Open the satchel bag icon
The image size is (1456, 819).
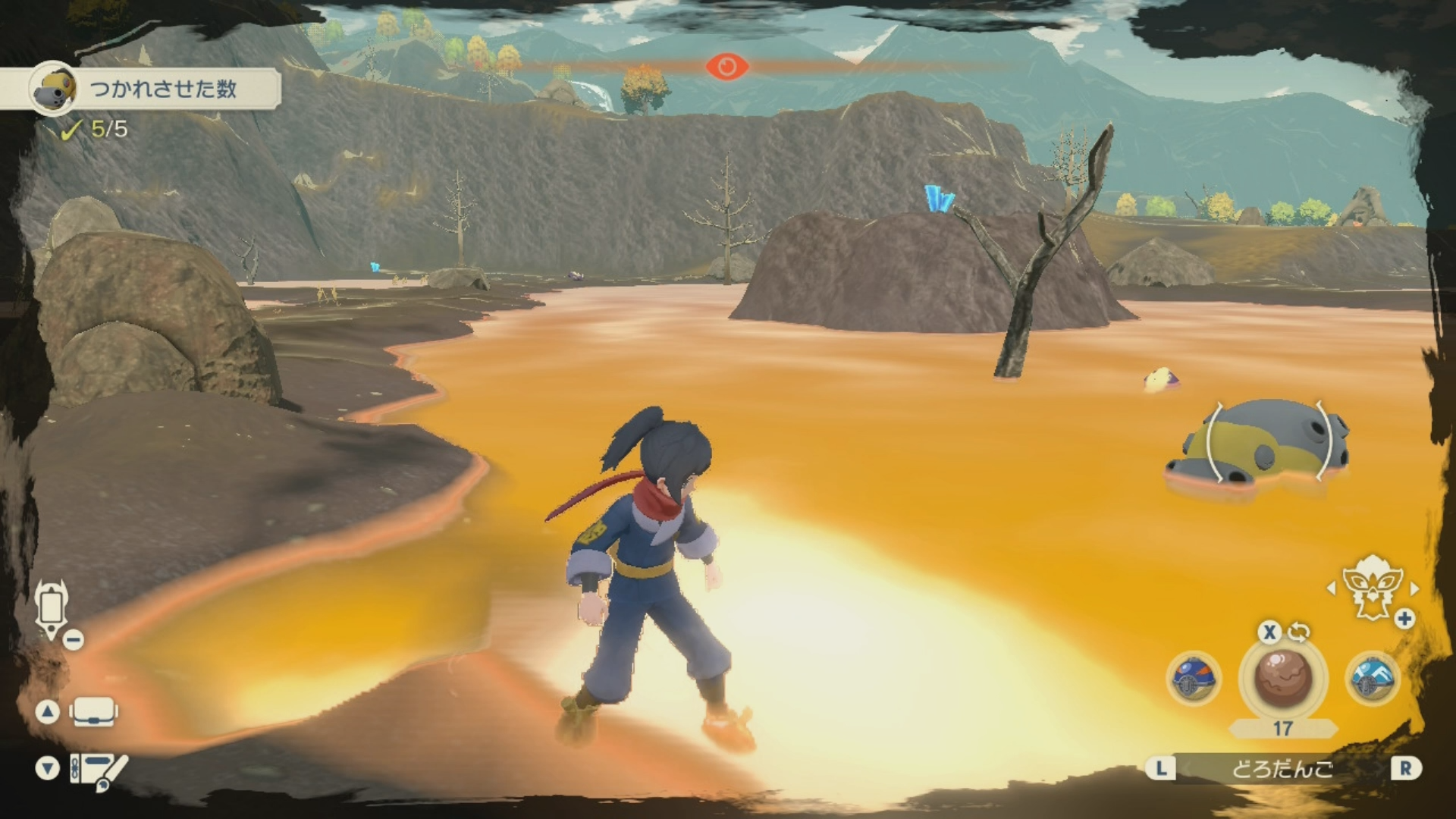(93, 713)
